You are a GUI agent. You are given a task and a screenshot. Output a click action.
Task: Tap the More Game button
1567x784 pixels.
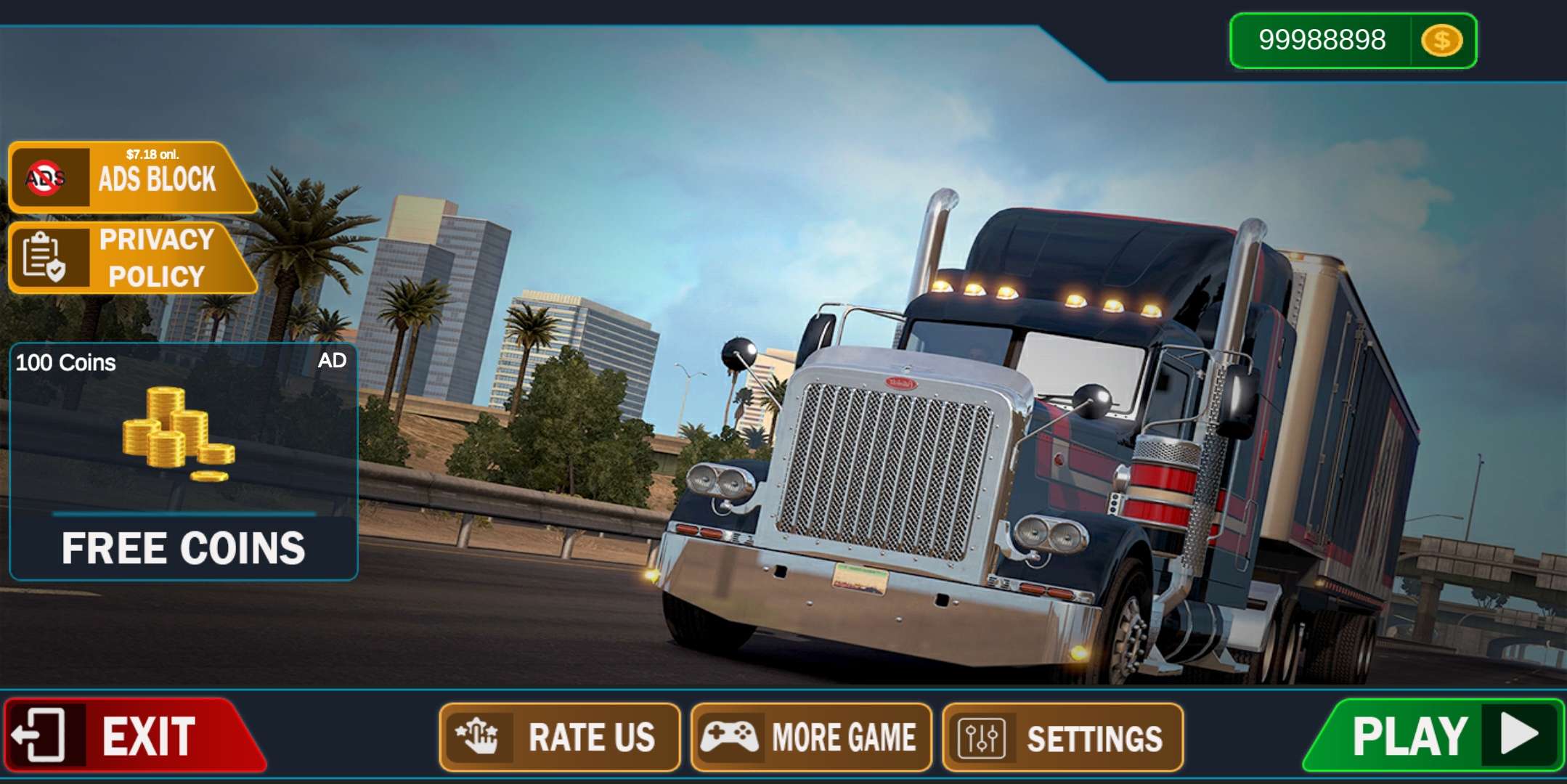pos(810,738)
